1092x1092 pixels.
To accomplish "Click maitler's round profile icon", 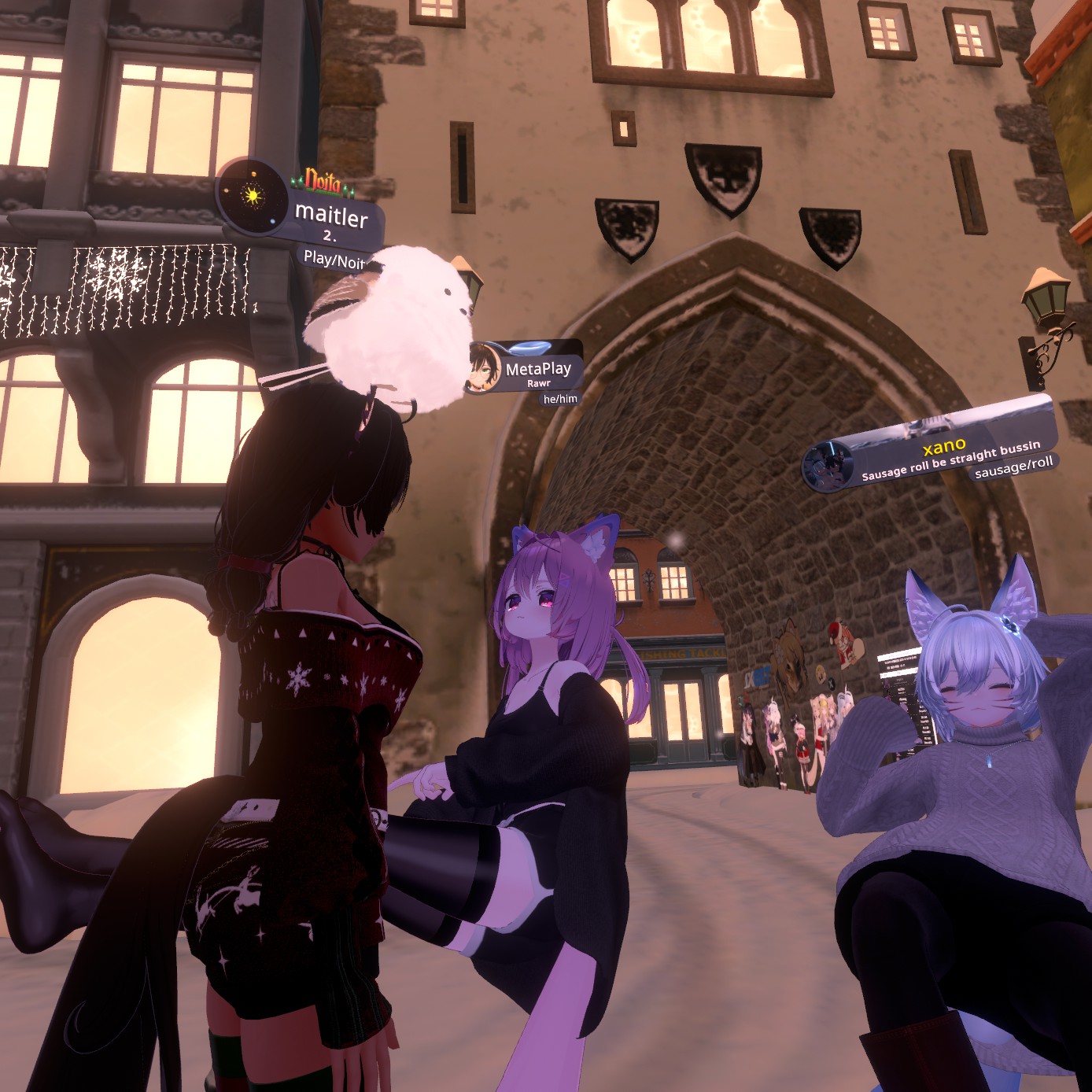I will coord(252,196).
